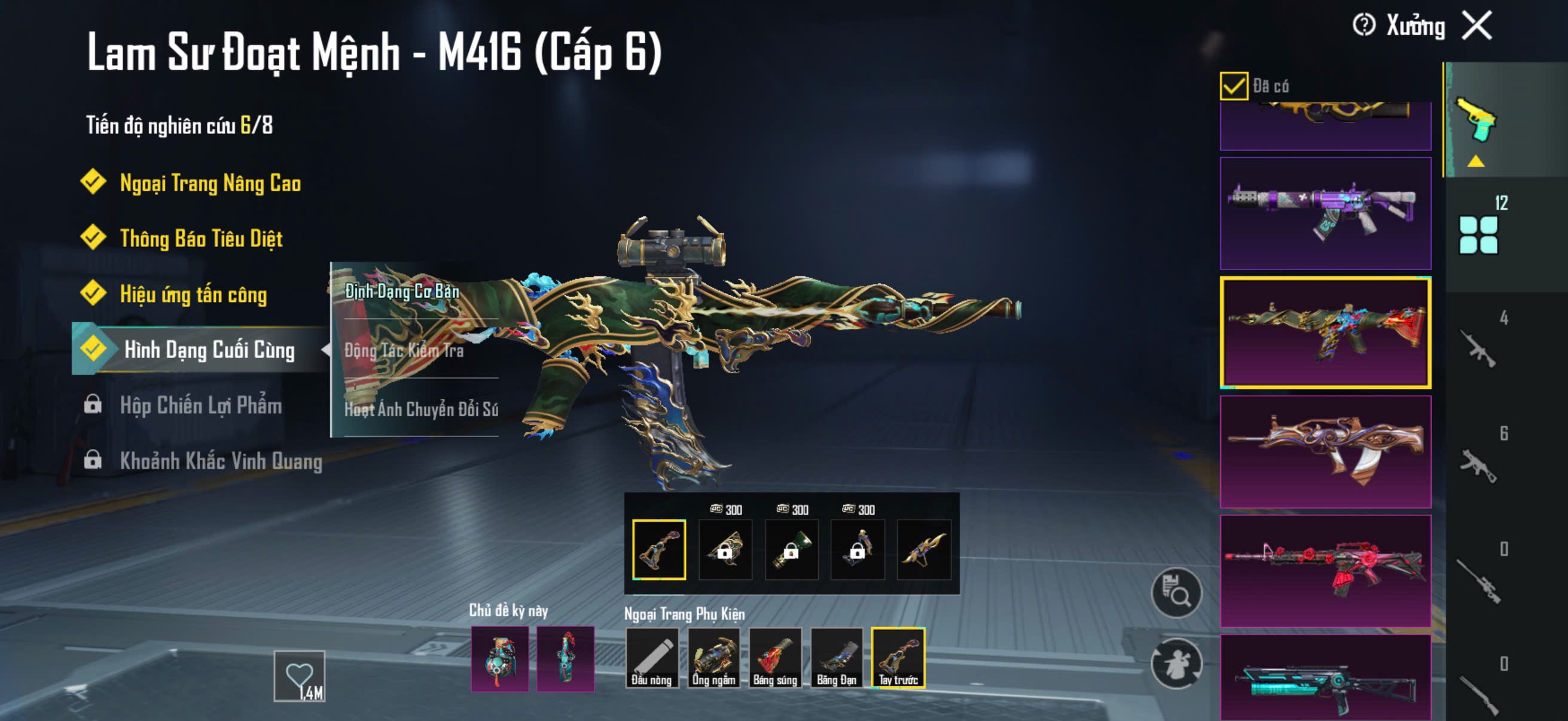
Task: Choose Định Dạng Cơ Bản option
Action: tap(402, 291)
